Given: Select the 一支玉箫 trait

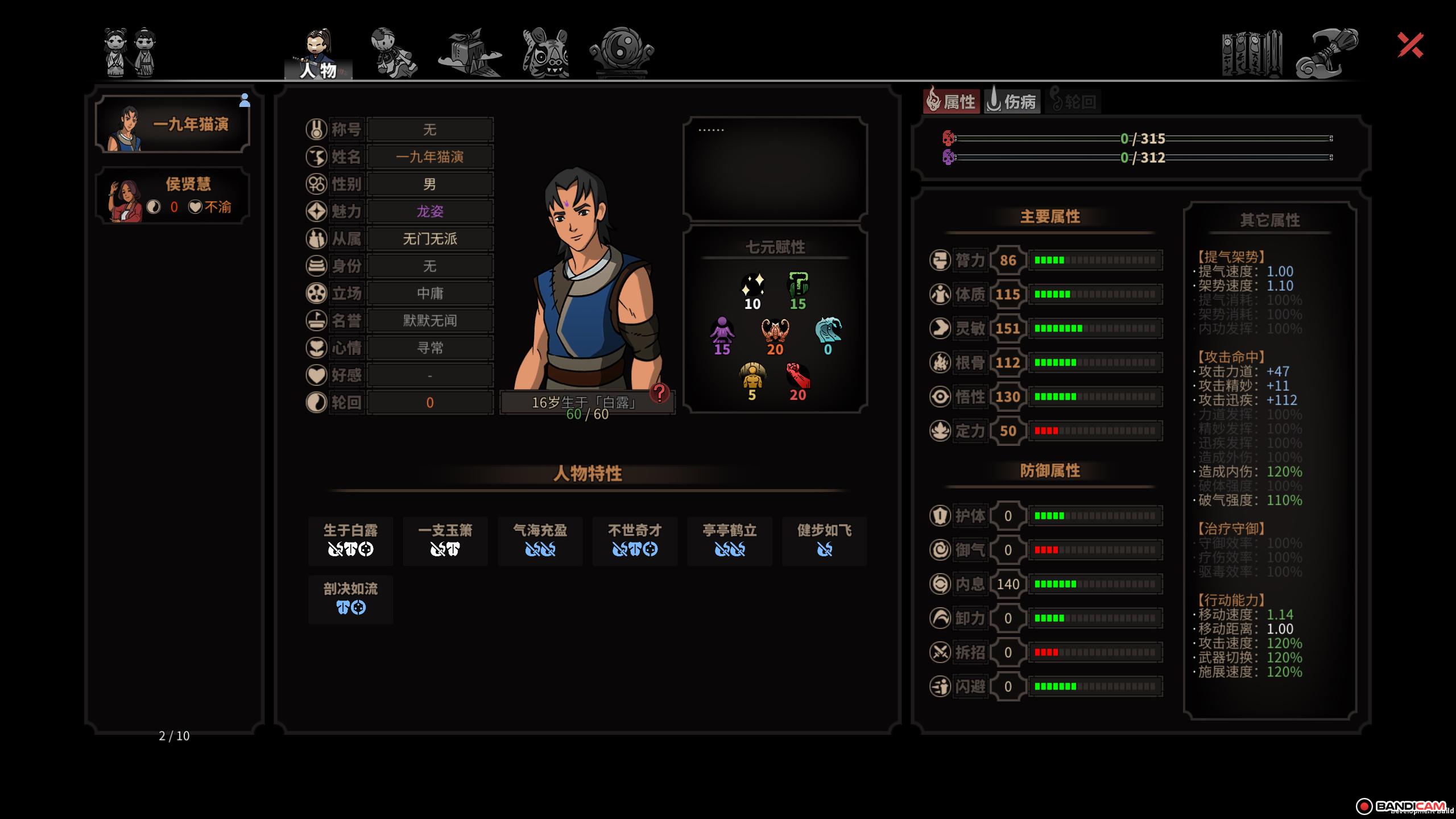Looking at the screenshot, I should point(445,540).
